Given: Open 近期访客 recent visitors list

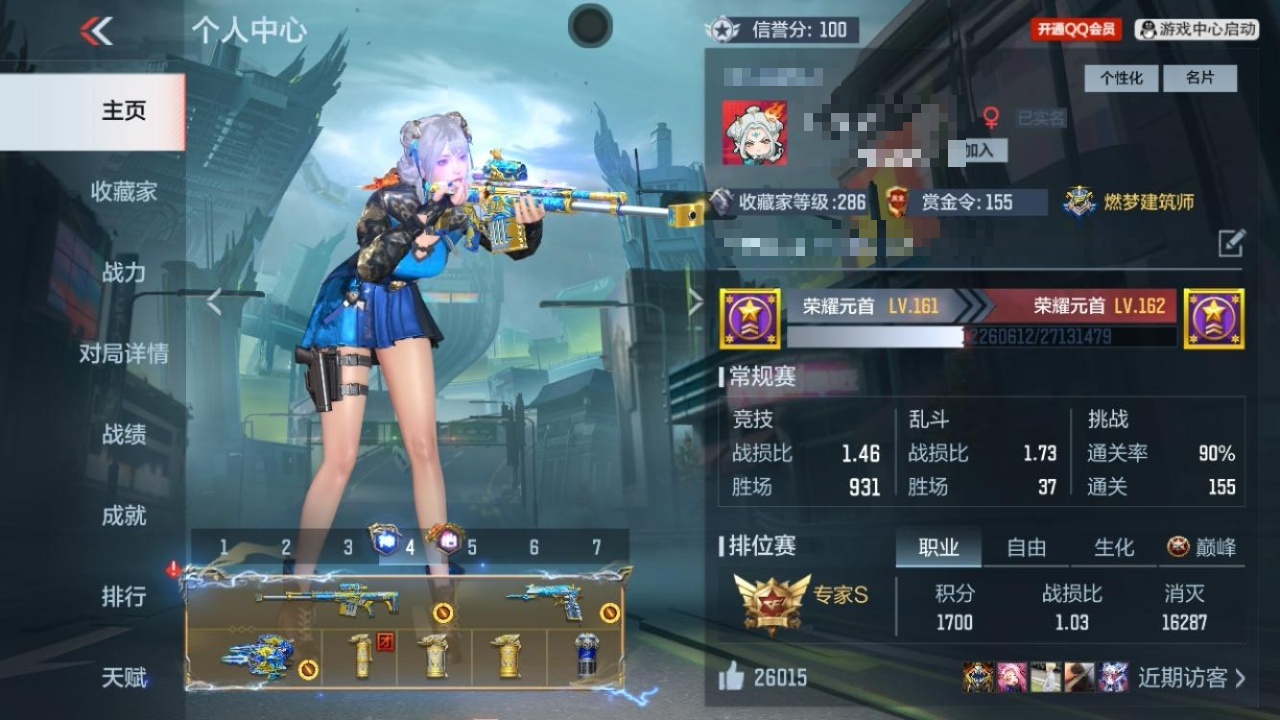Looking at the screenshot, I should (x=1191, y=677).
